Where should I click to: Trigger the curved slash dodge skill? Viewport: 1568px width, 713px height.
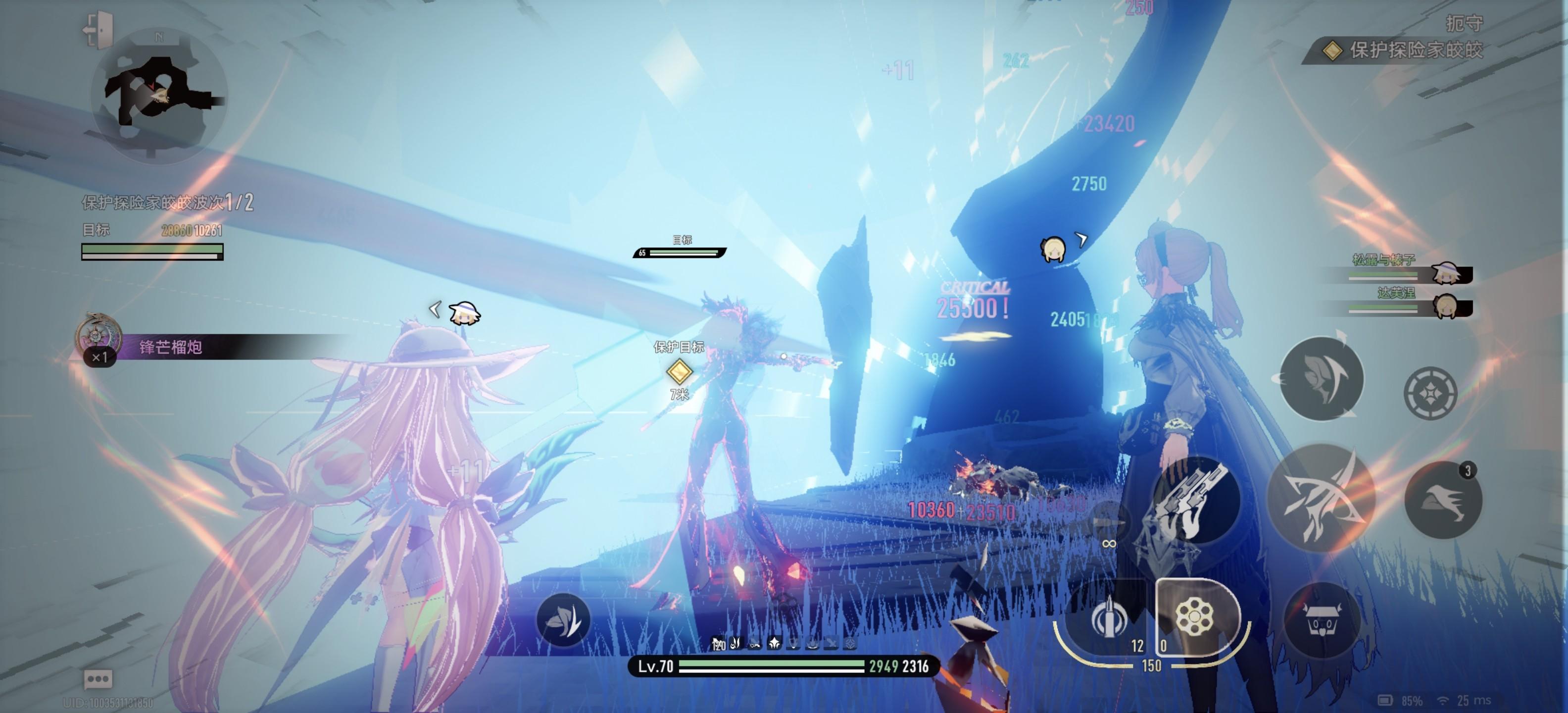(x=1321, y=379)
